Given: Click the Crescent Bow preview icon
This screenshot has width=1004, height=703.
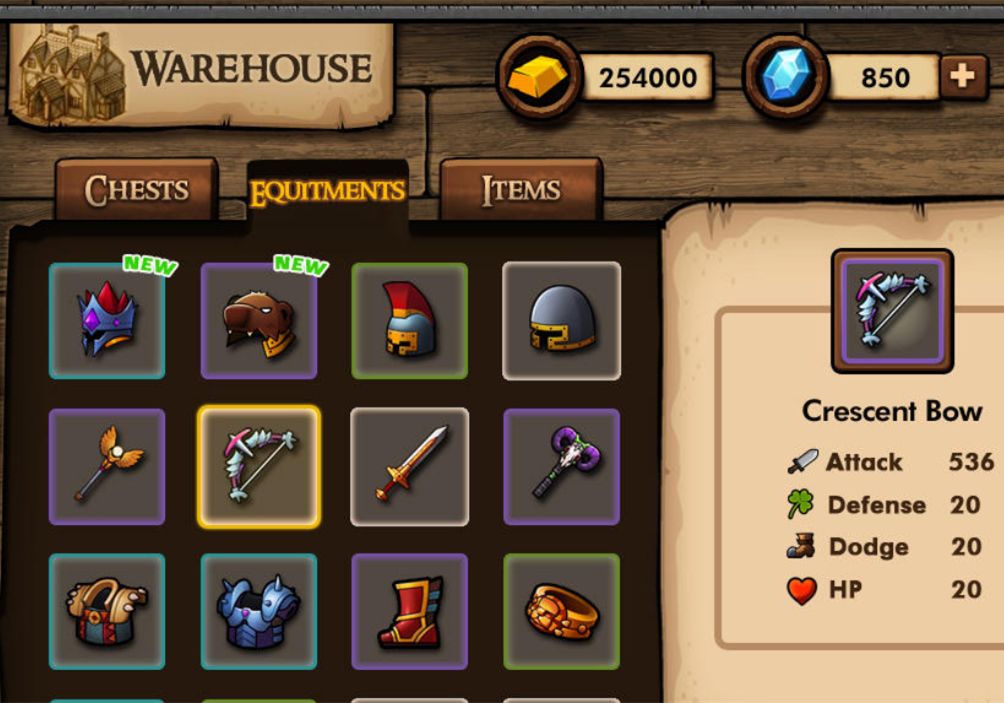Looking at the screenshot, I should [x=892, y=311].
